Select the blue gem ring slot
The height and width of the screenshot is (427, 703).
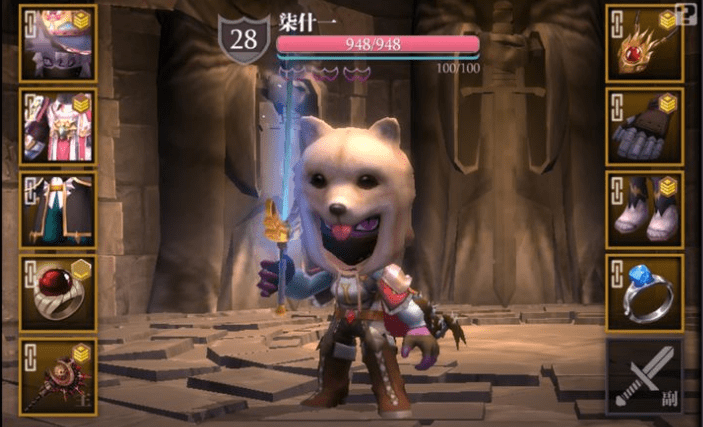(x=644, y=292)
